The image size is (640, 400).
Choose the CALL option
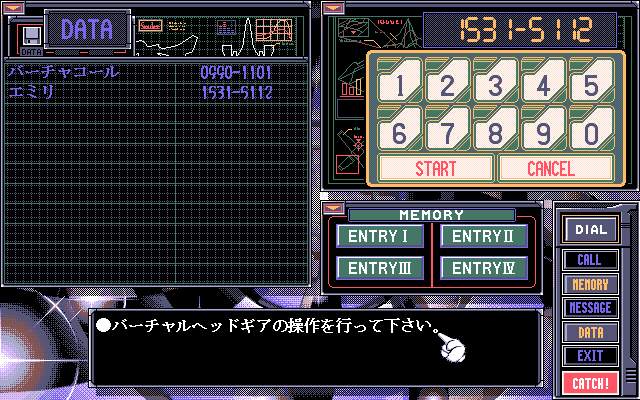coord(590,260)
